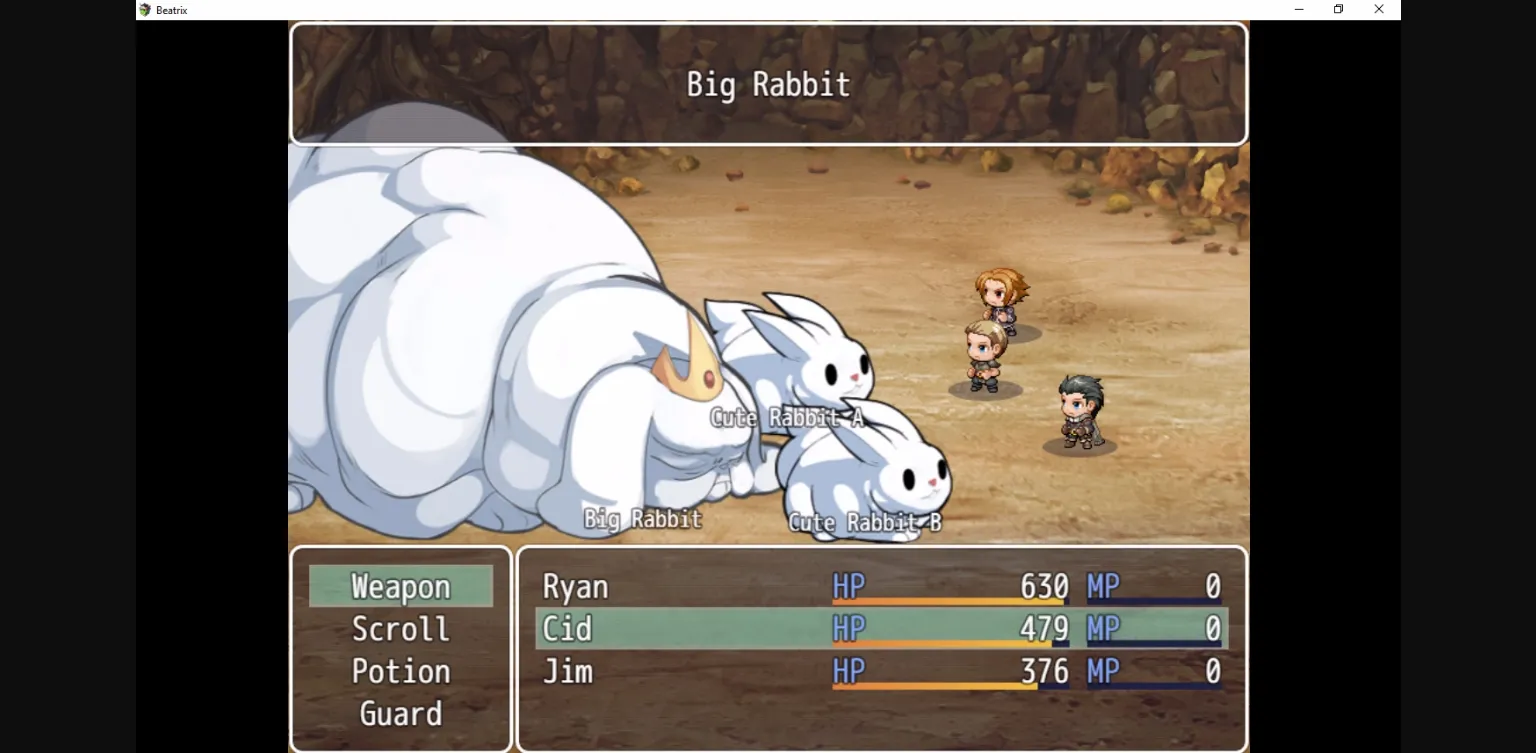Click the Big Rabbit name banner
Image resolution: width=1536 pixels, height=753 pixels.
coord(768,84)
